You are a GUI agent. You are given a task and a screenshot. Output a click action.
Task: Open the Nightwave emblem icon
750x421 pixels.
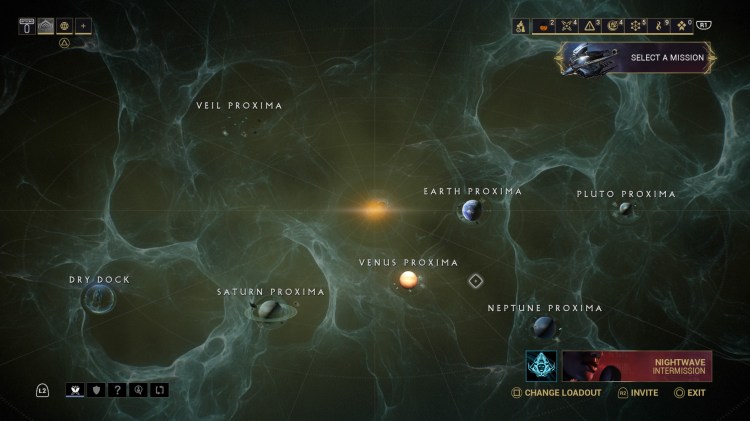click(542, 366)
